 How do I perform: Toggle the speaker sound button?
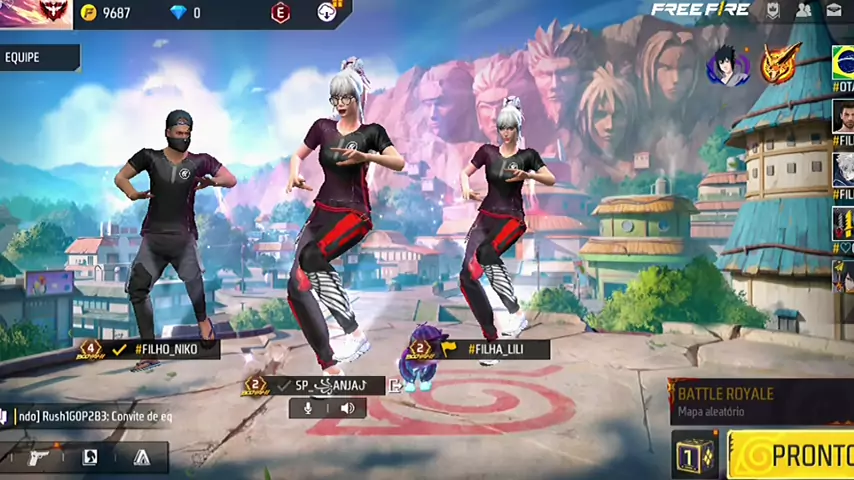[347, 408]
